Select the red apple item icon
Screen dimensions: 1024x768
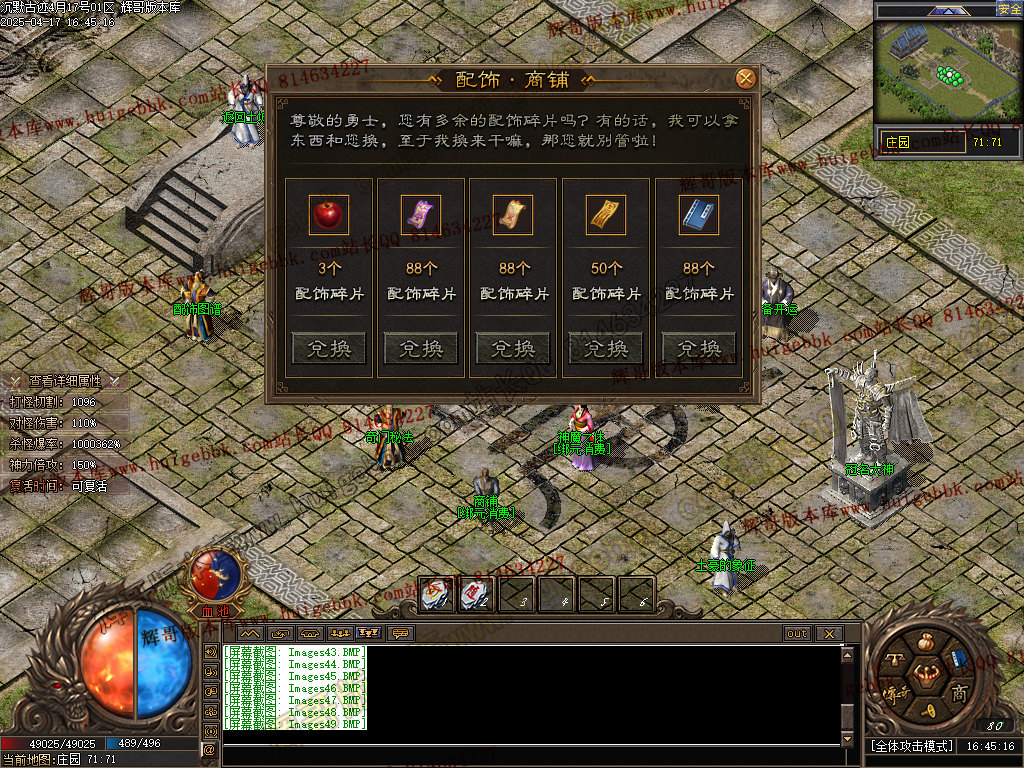point(329,215)
